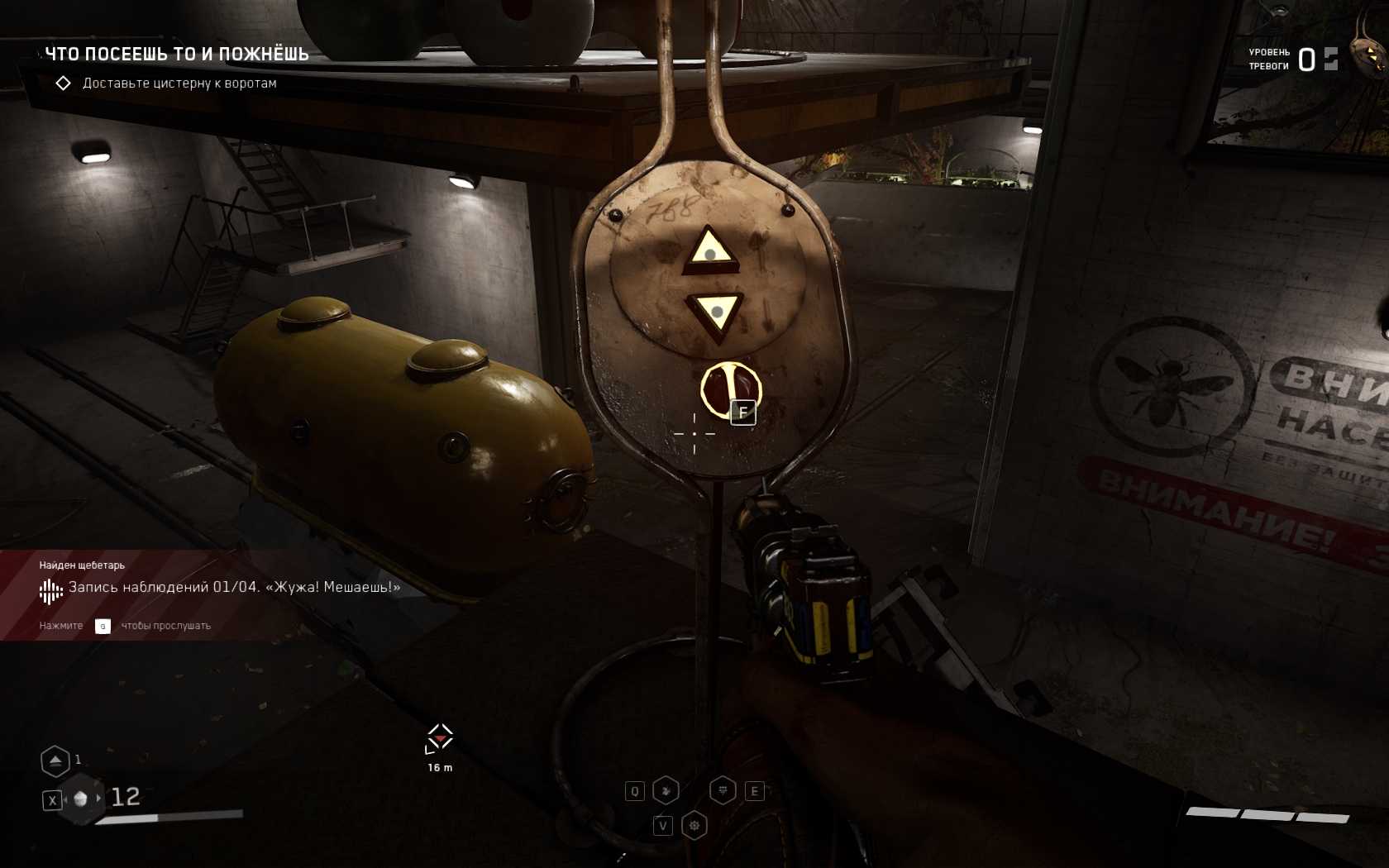Viewport: 1389px width, 868px height.
Task: Select the consumable capsule slot in the weapon HUD
Action: [81, 799]
